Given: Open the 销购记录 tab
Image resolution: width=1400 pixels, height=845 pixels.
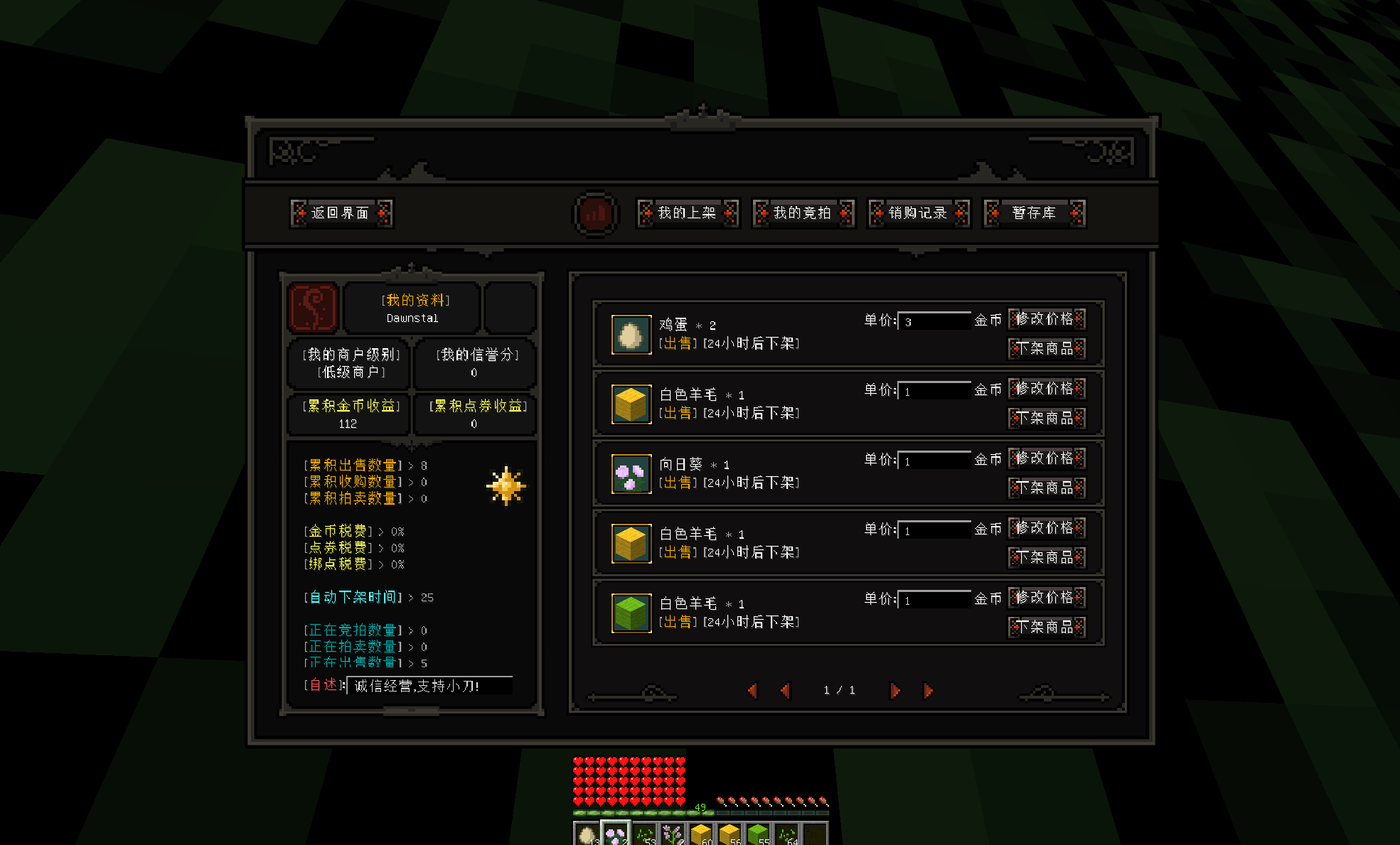Looking at the screenshot, I should (919, 212).
